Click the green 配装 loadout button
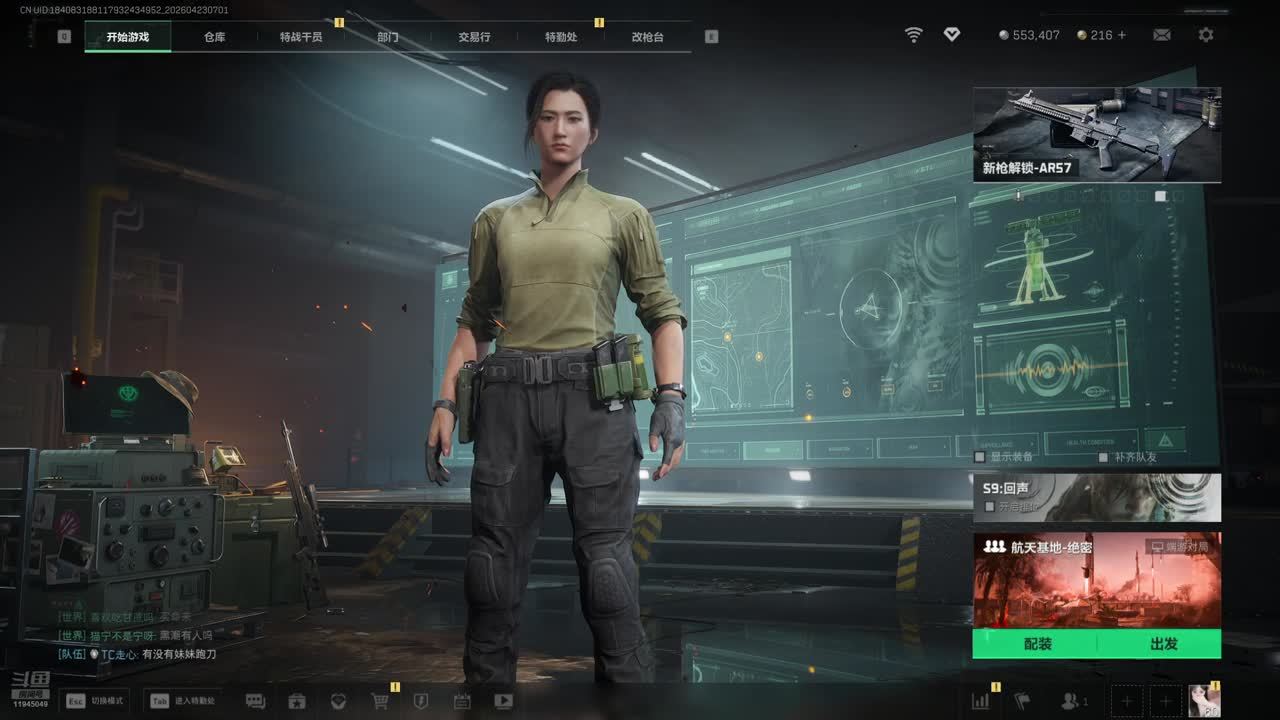This screenshot has width=1280, height=720. pos(1037,644)
